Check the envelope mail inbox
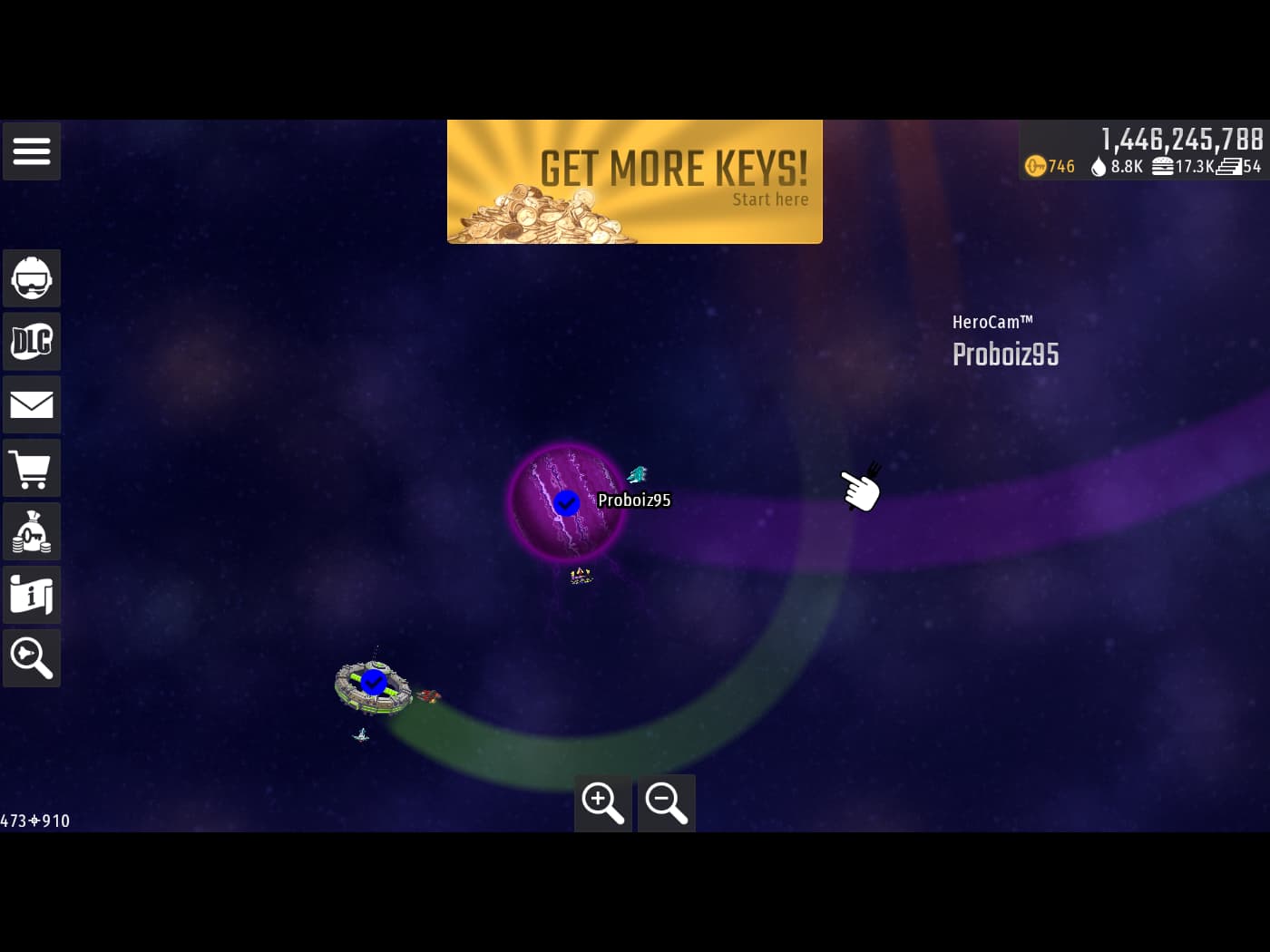The image size is (1270, 952). click(32, 404)
